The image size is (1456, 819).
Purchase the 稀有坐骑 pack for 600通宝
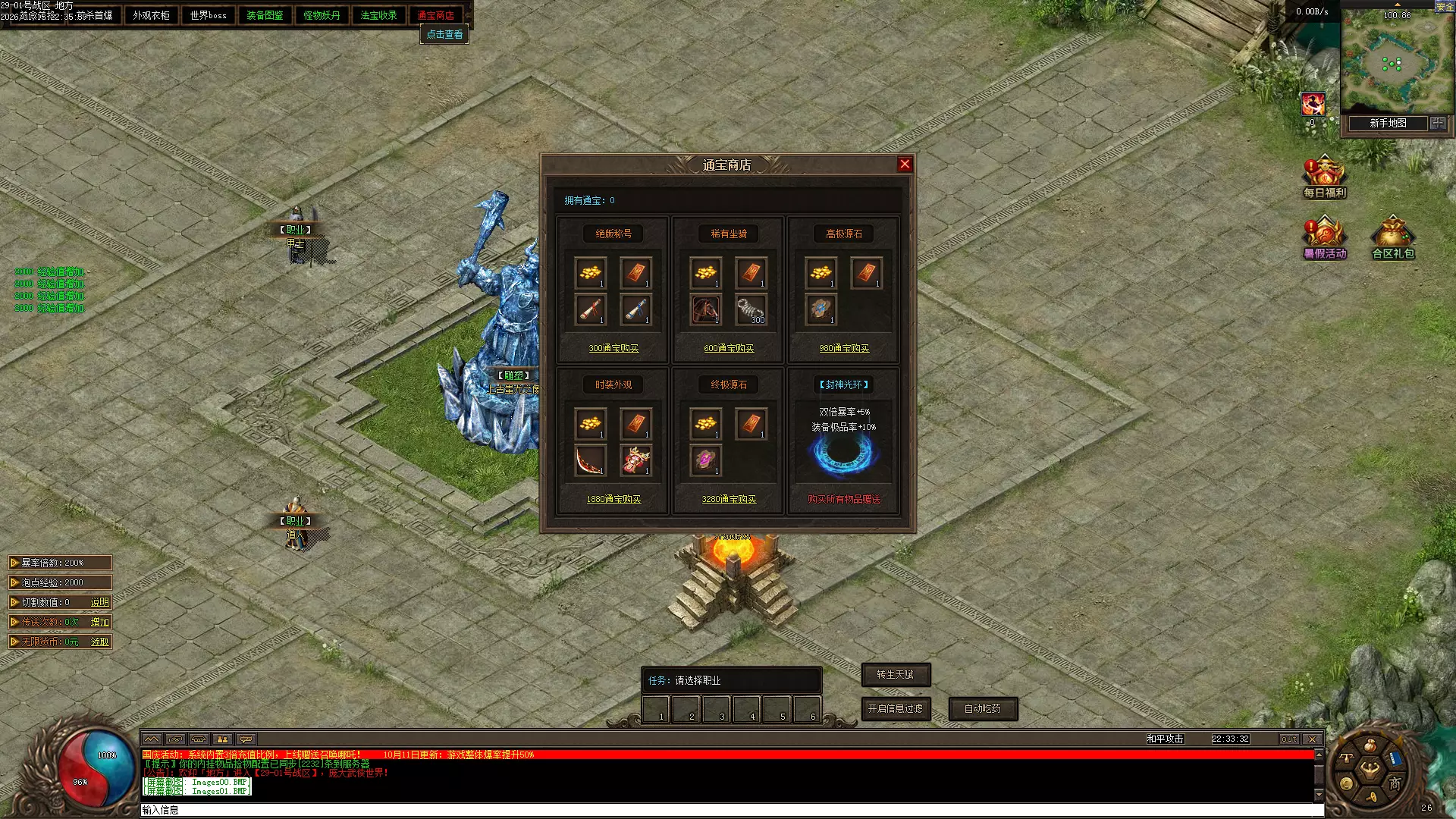(x=729, y=349)
